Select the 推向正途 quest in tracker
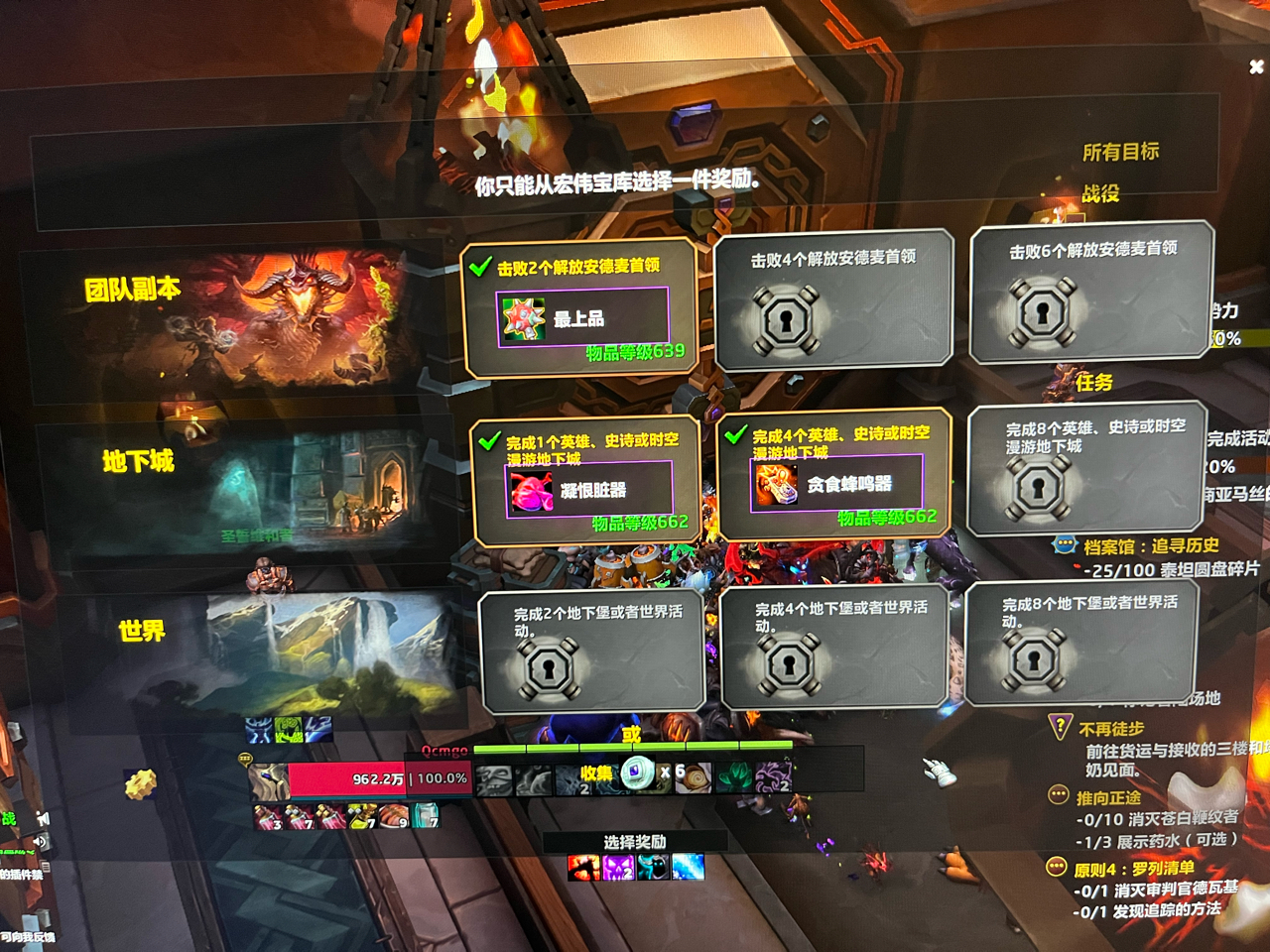1270x952 pixels. 1108,798
